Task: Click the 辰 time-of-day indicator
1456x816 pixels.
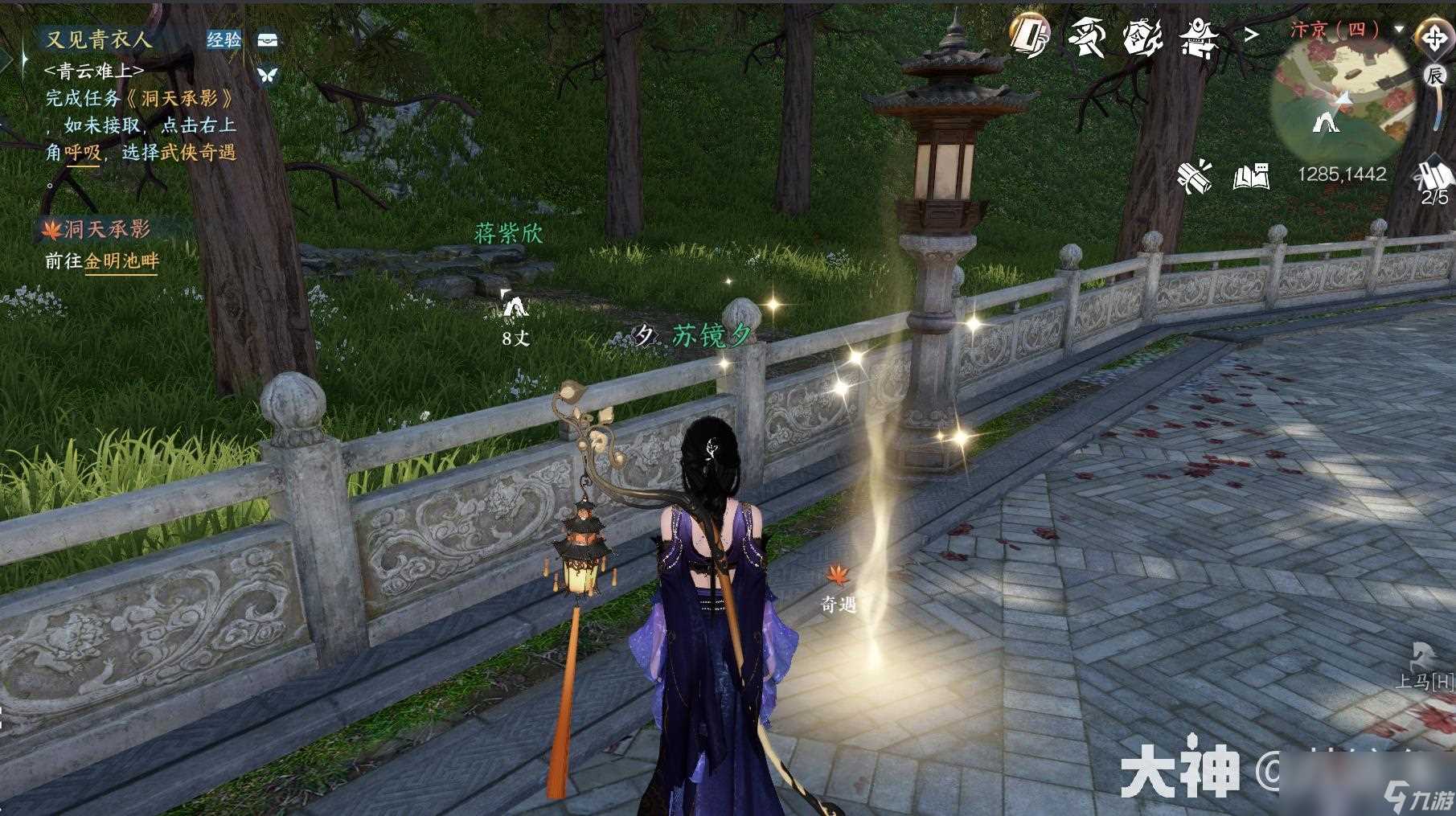Action: [x=1434, y=76]
